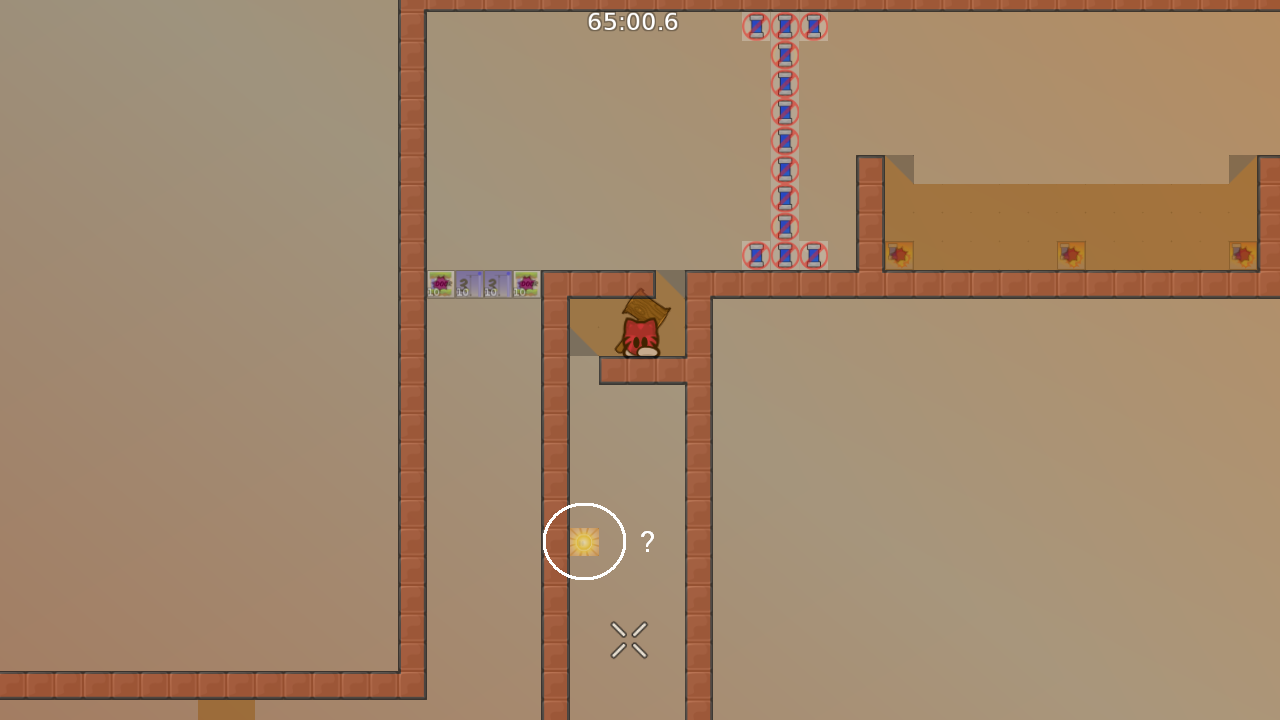Click the mine tile at the right screen edge
Screen dimensions: 1280x720
1242,254
